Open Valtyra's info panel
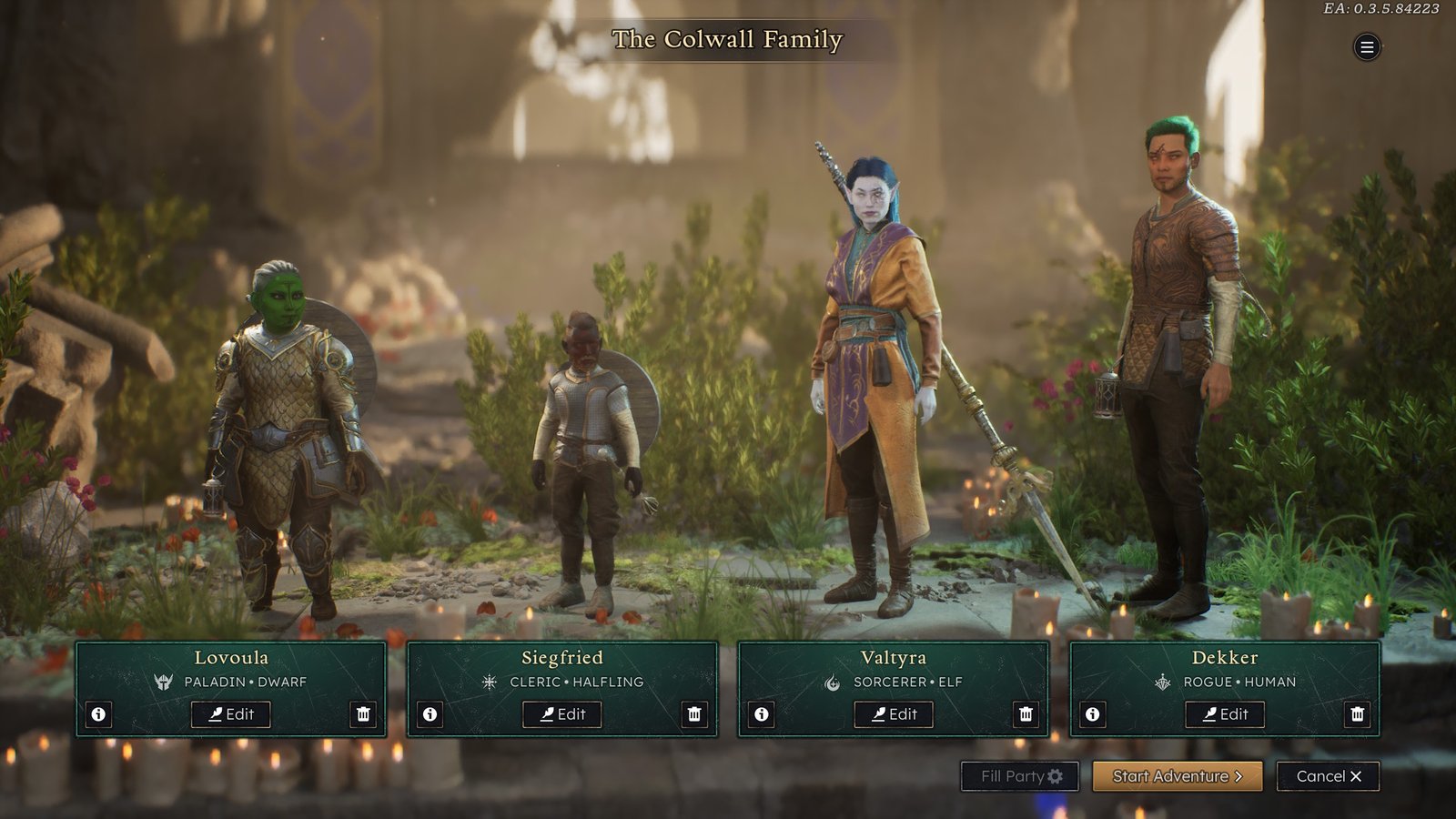The height and width of the screenshot is (819, 1456). [x=762, y=714]
